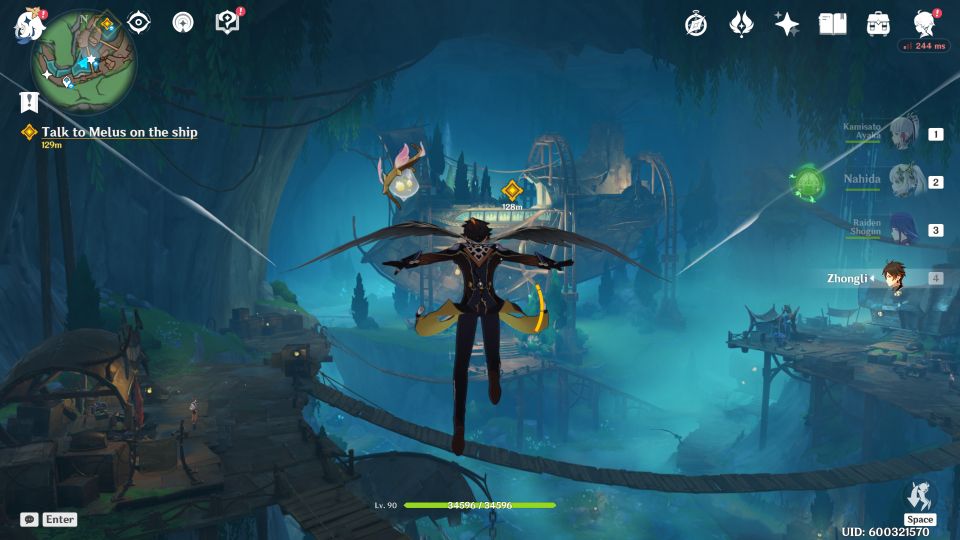Open the Paimon main menu
The image size is (960, 540).
click(28, 22)
